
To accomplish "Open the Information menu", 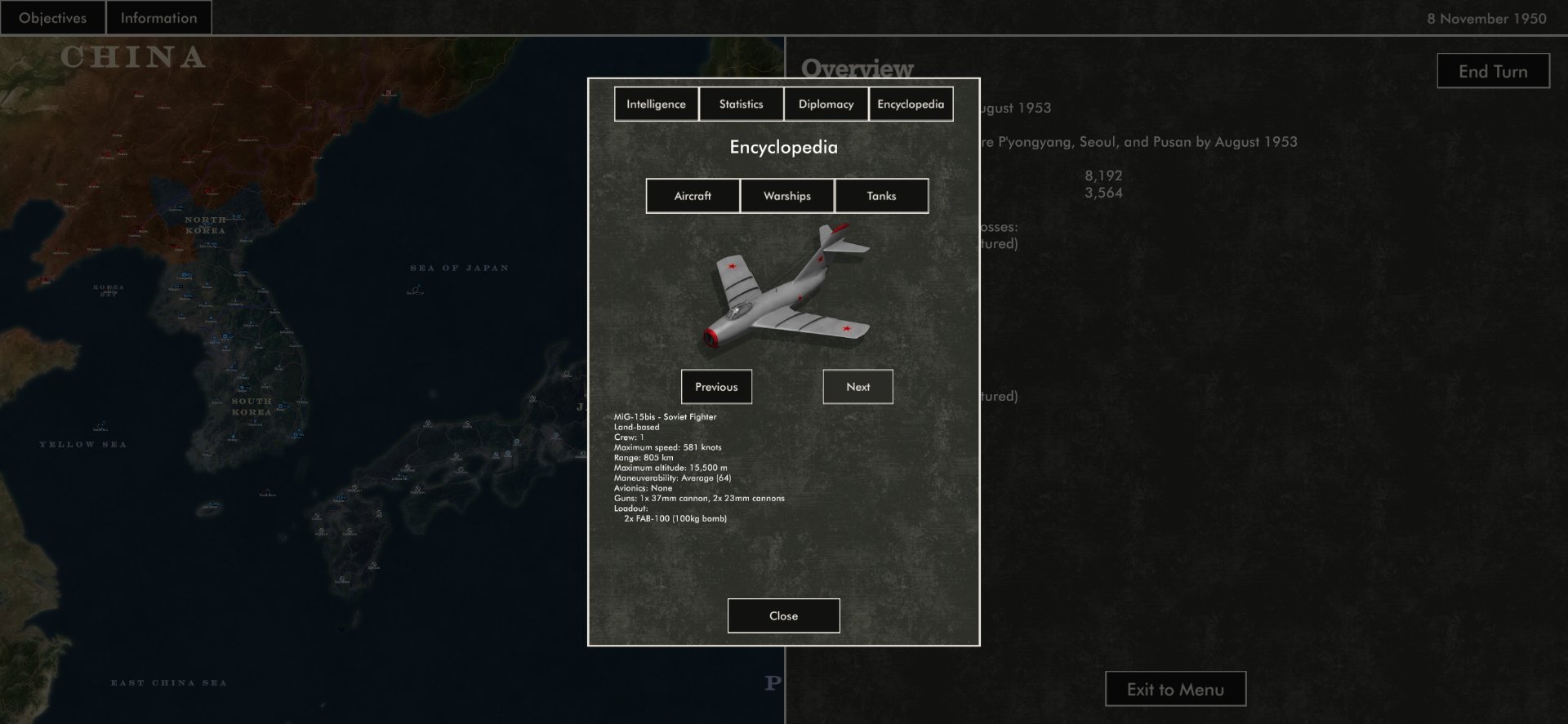I will 158,18.
